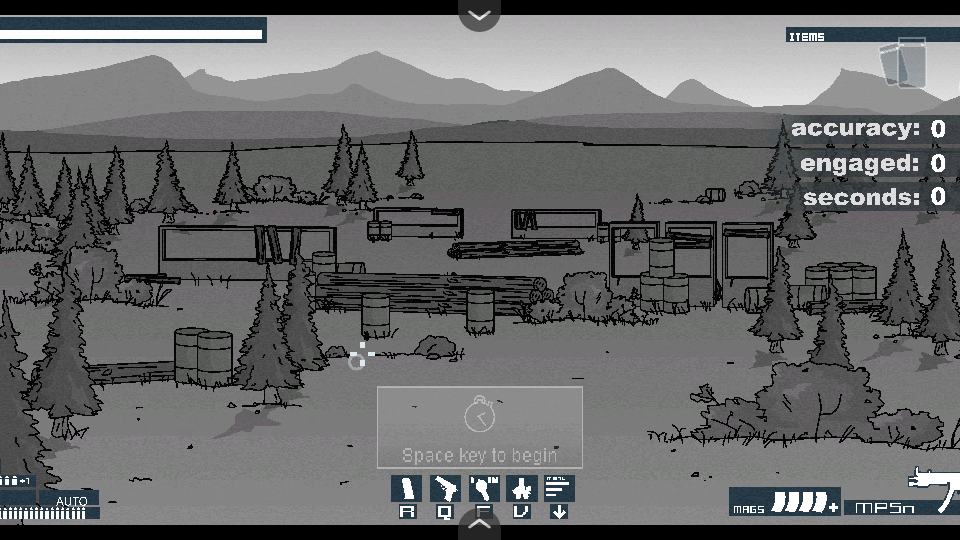
Task: Open the menu list icon
Action: (559, 489)
